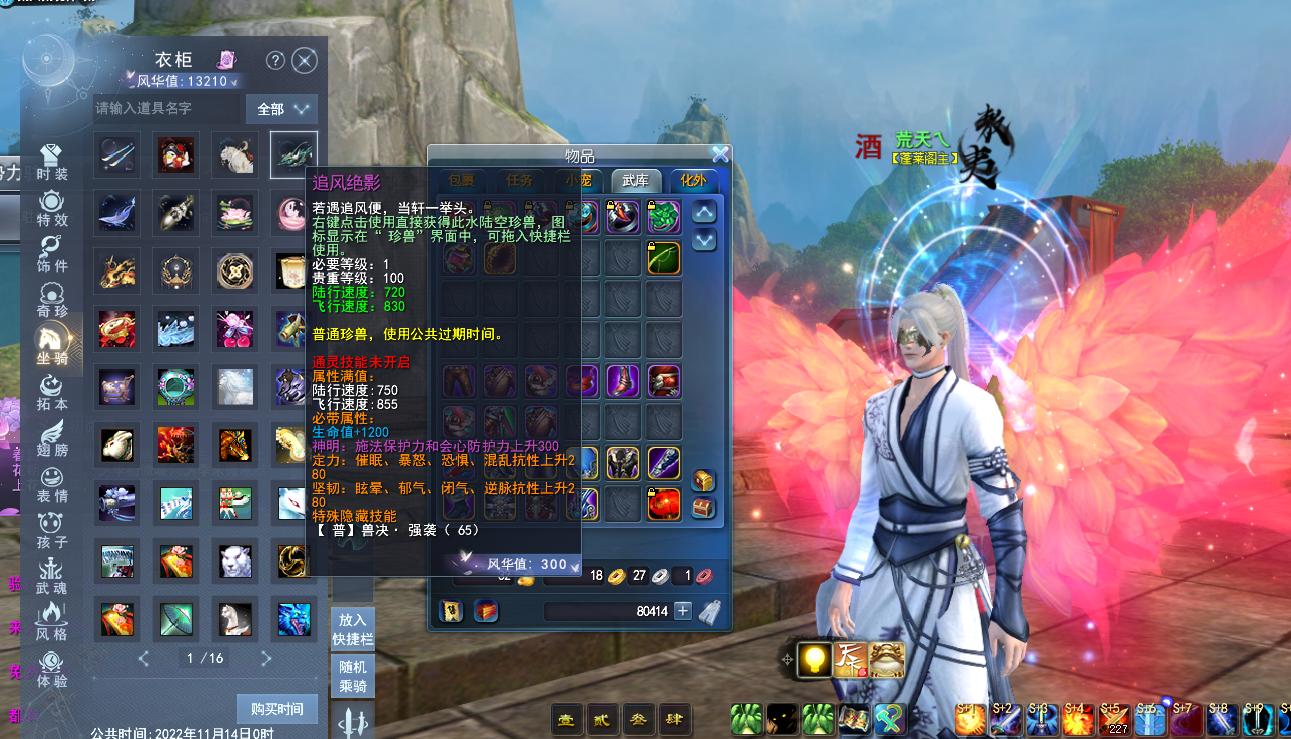The width and height of the screenshot is (1291, 739).
Task: Switch to the 时装 costume category
Action: point(52,162)
